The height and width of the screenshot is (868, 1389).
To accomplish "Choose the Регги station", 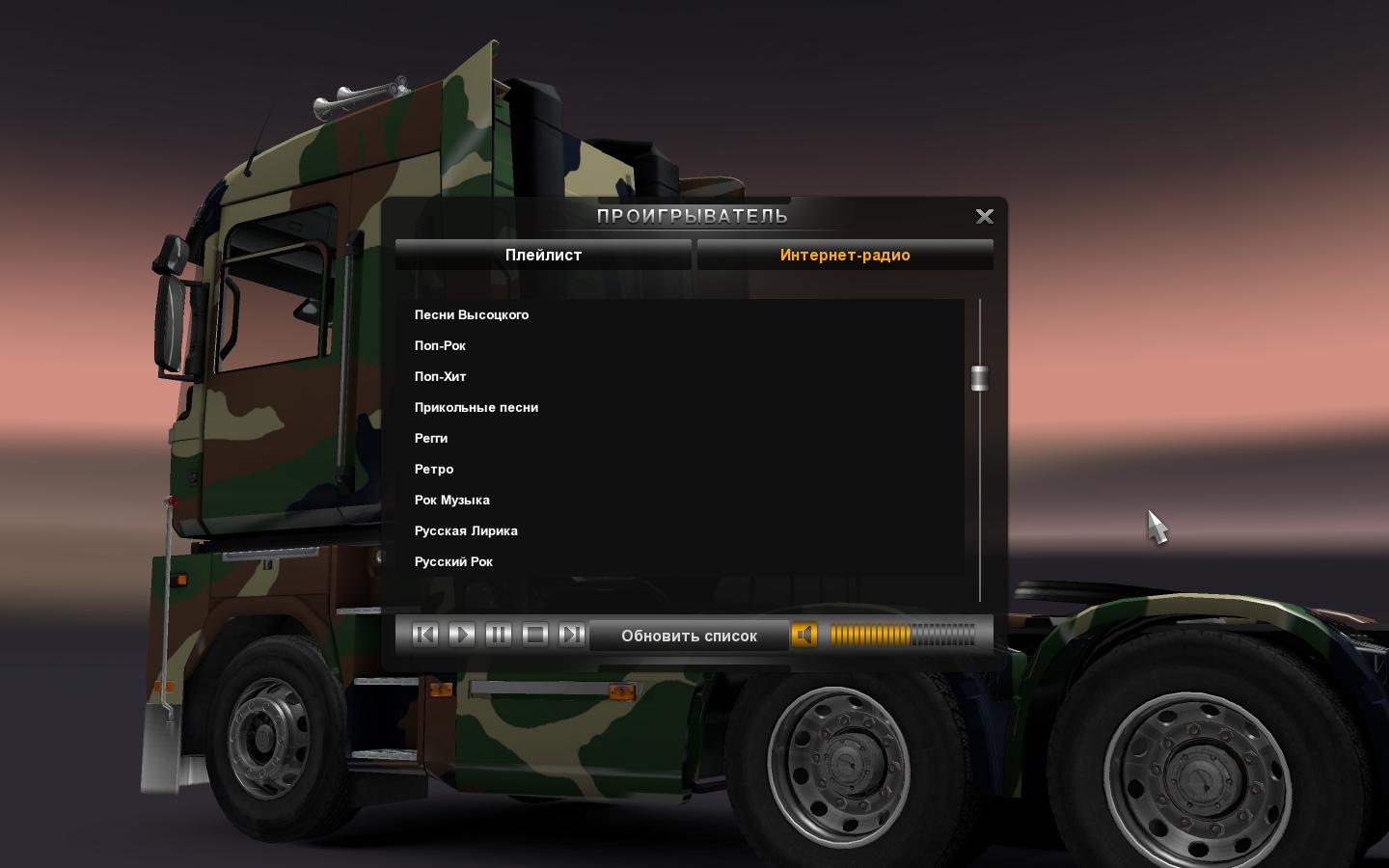I will (x=431, y=439).
